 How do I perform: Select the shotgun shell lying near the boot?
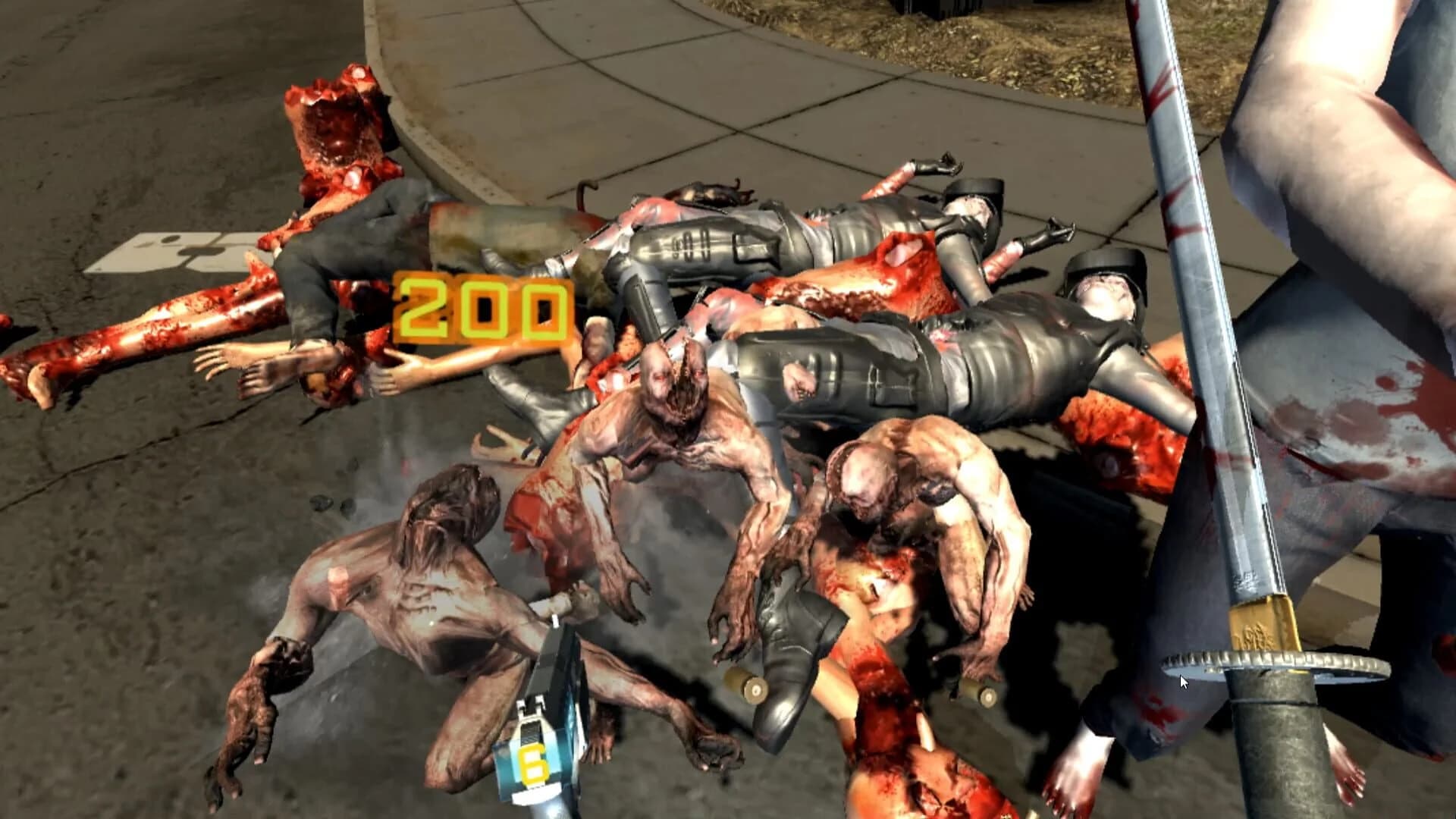pos(745,687)
